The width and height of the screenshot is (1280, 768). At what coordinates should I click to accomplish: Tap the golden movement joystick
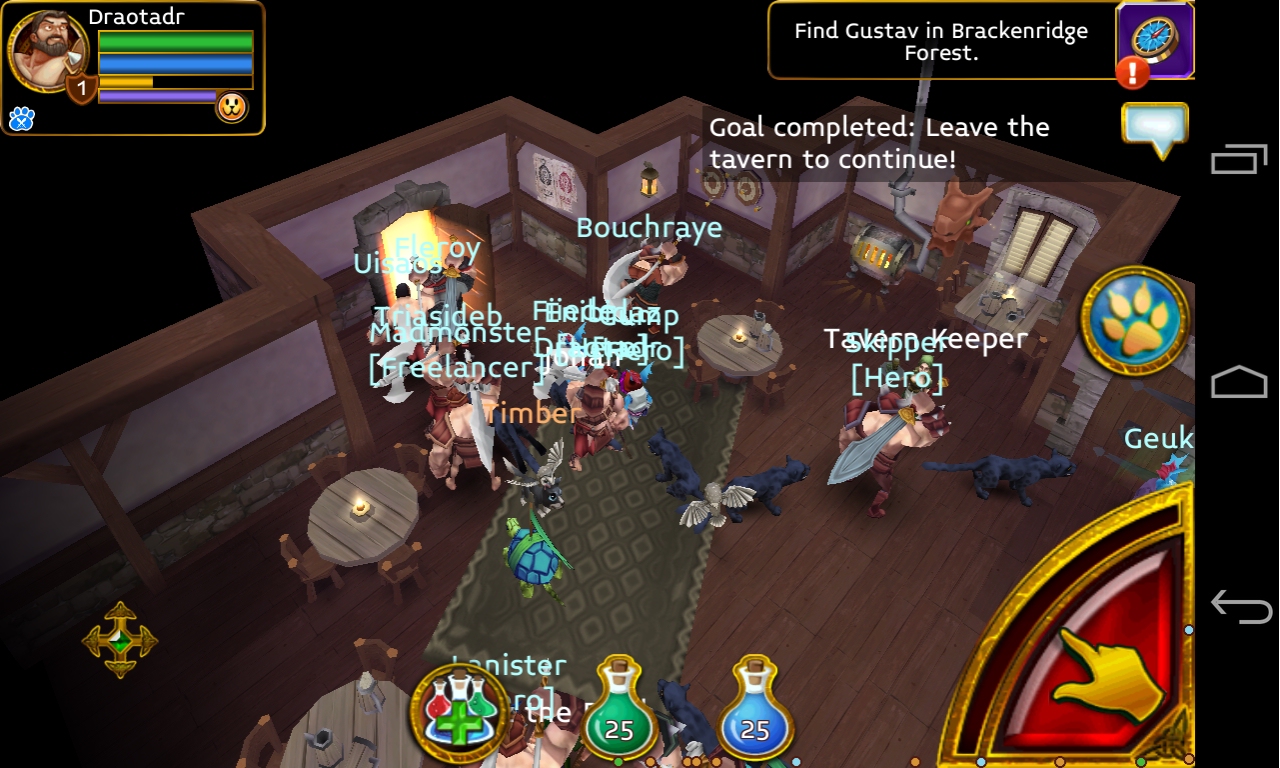(x=120, y=640)
